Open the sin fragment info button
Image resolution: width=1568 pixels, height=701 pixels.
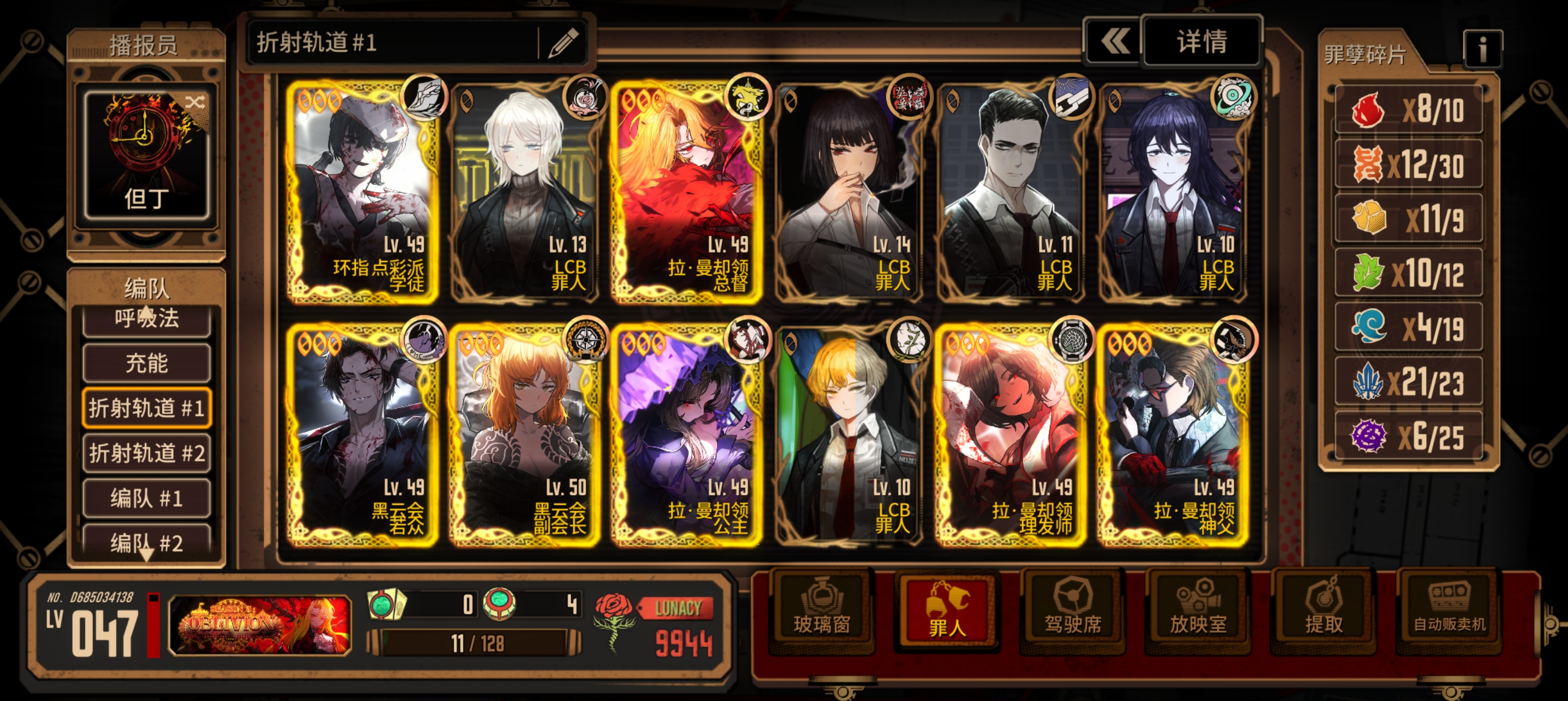pyautogui.click(x=1482, y=49)
